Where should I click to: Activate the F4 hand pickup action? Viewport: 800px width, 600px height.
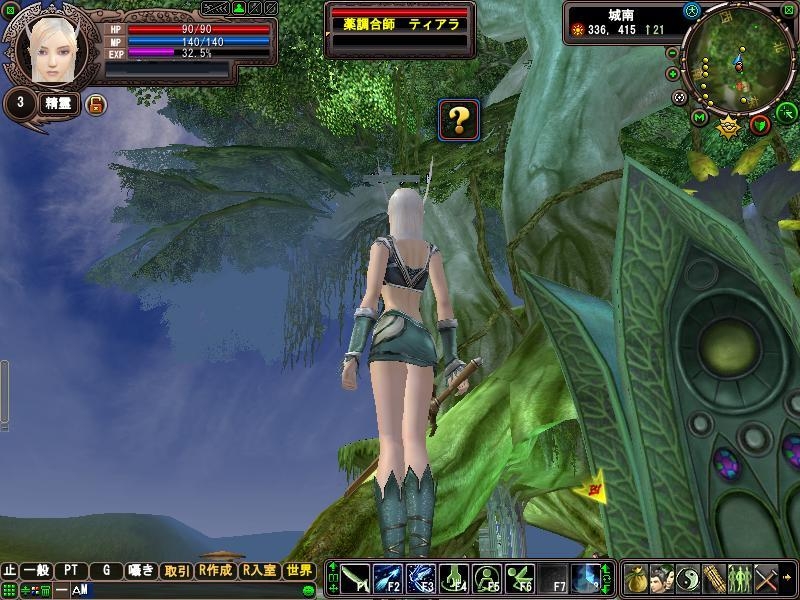click(455, 579)
